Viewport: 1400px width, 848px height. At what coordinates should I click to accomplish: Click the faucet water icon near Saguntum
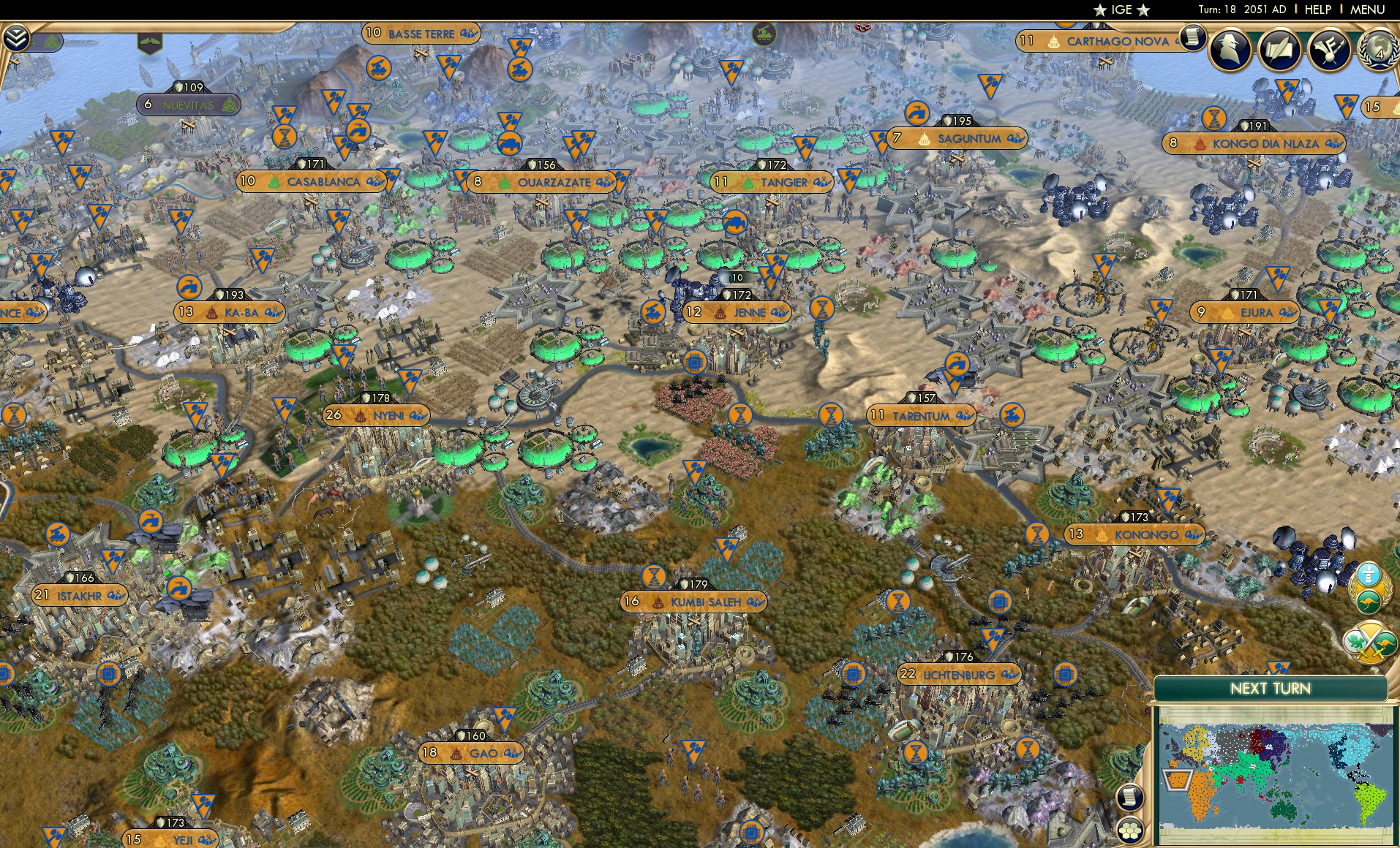point(917,113)
